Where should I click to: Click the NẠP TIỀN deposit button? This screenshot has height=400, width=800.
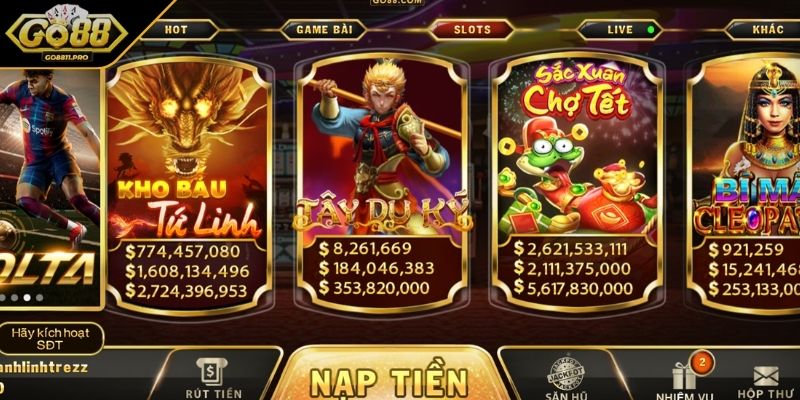pyautogui.click(x=389, y=380)
